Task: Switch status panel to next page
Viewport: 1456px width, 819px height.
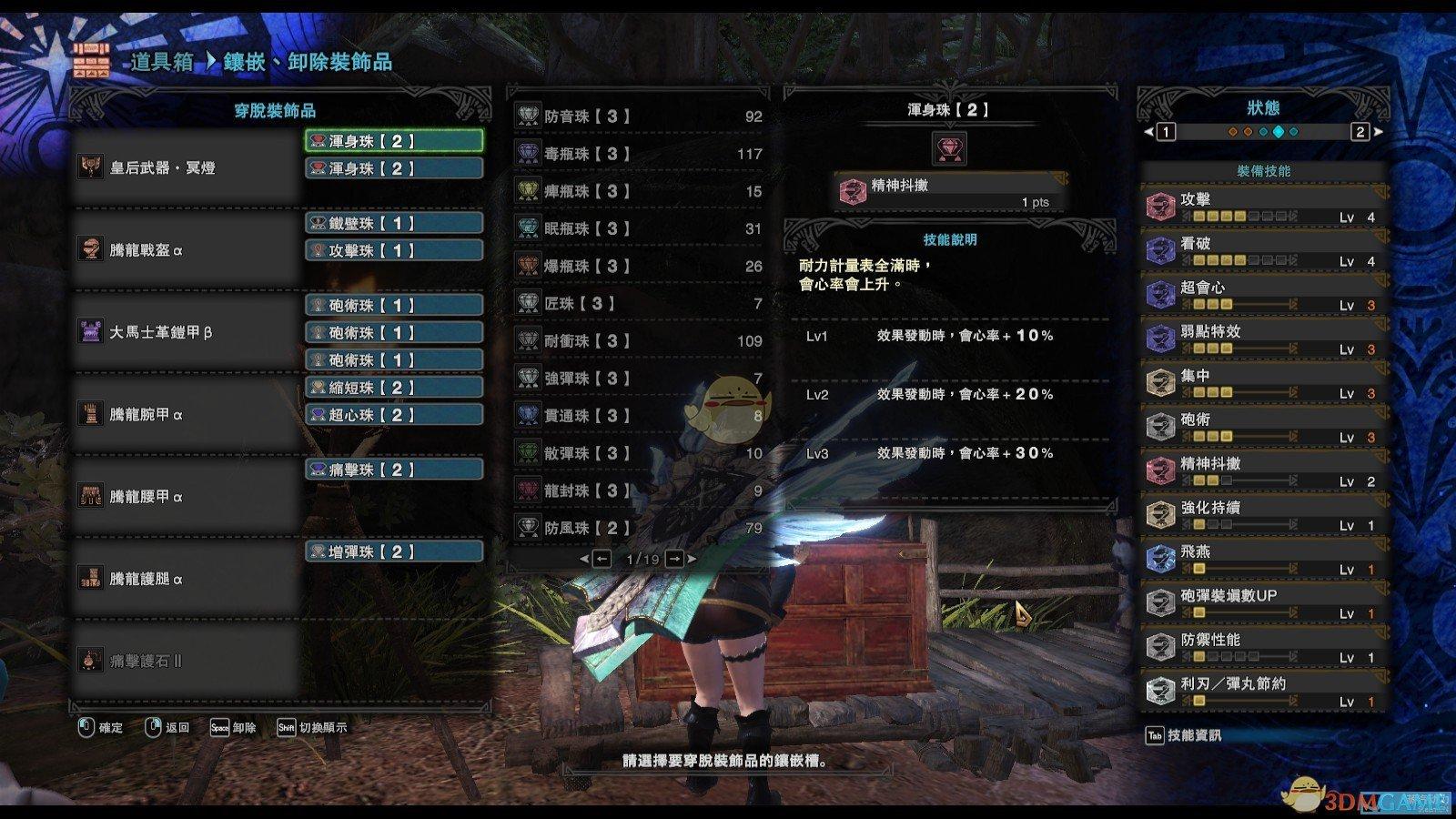Action: pyautogui.click(x=1360, y=132)
